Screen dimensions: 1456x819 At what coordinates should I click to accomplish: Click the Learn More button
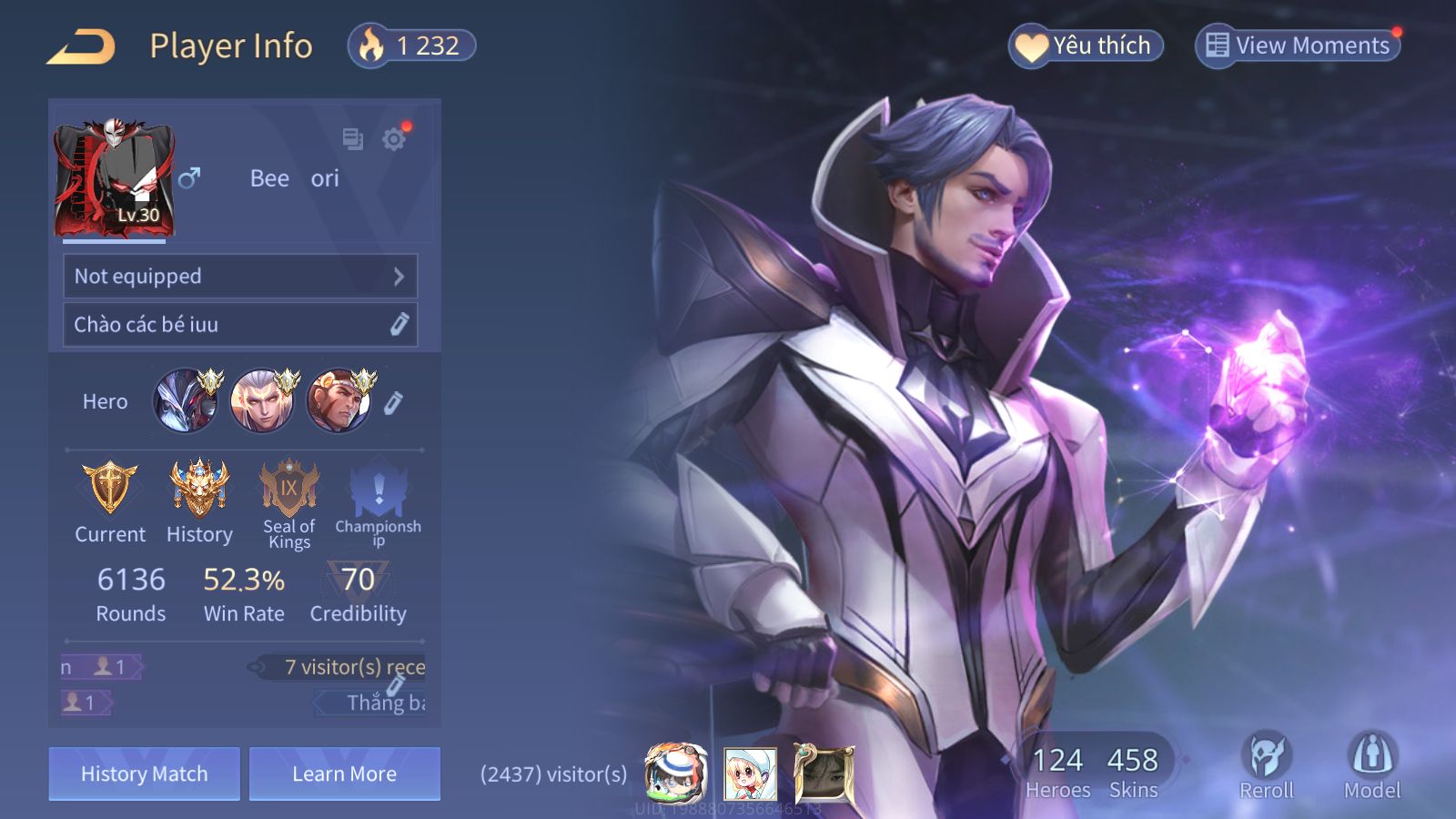tap(345, 773)
